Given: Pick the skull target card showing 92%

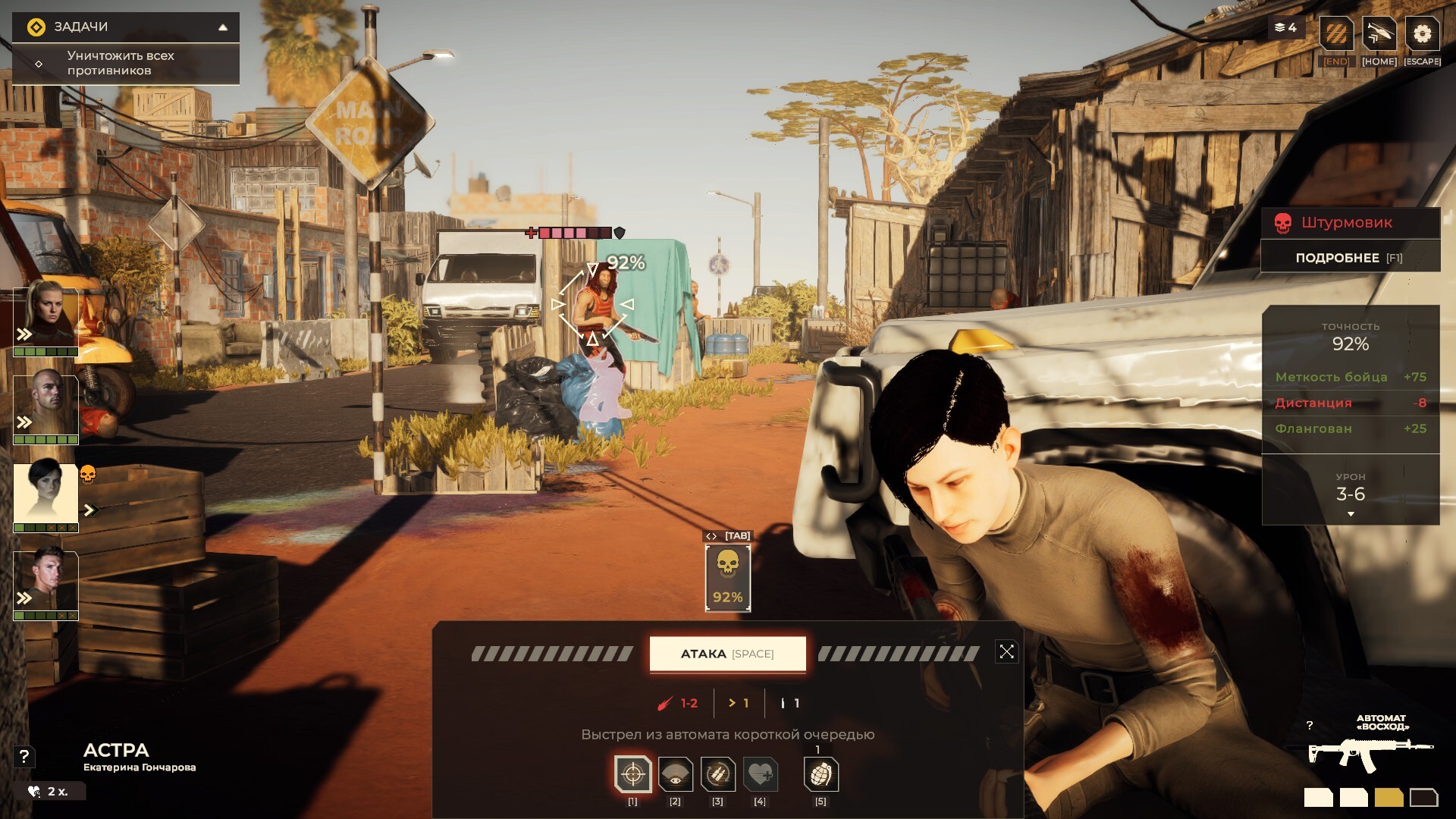Looking at the screenshot, I should (727, 578).
